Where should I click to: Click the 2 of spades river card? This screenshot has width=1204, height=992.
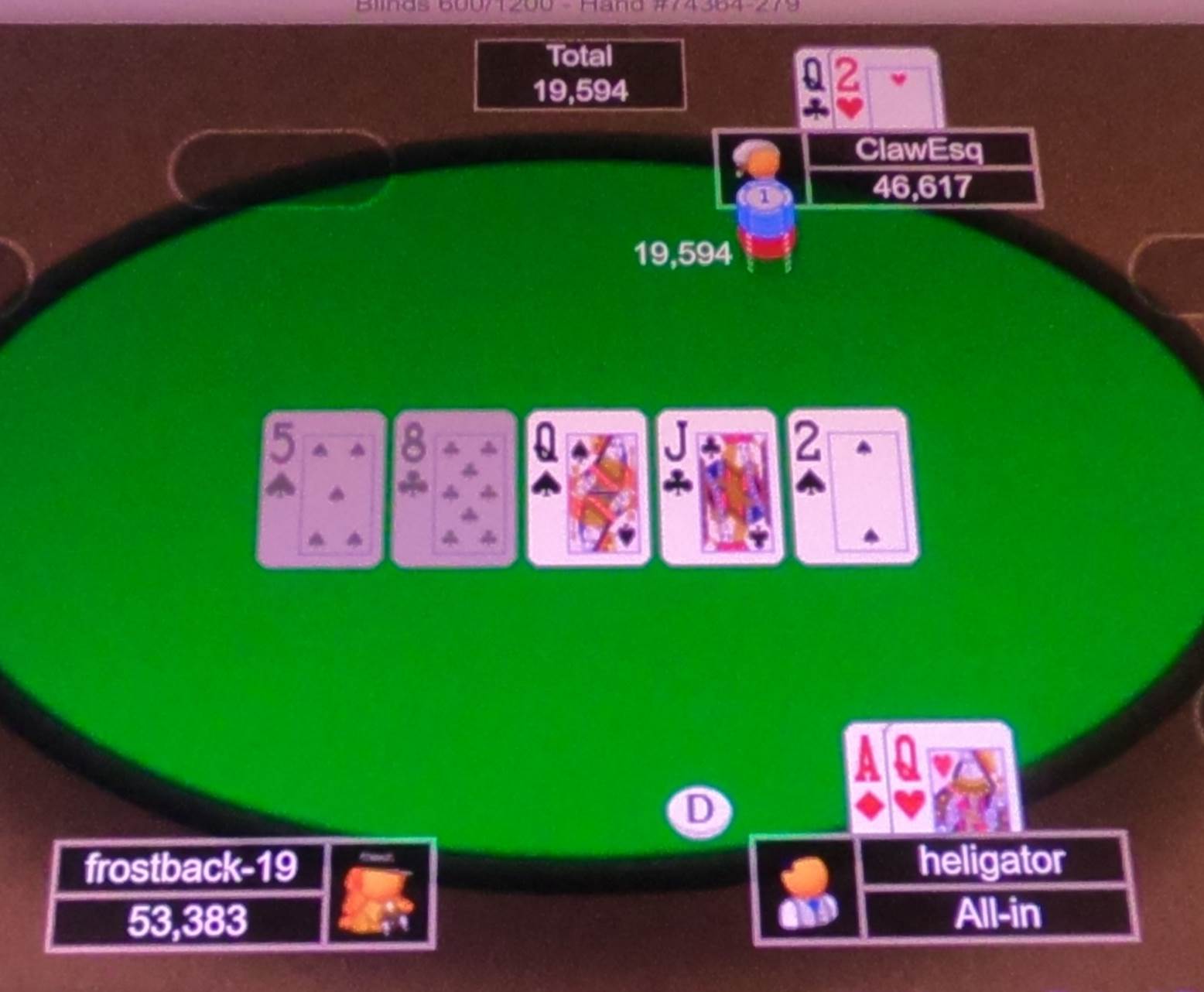(x=851, y=487)
